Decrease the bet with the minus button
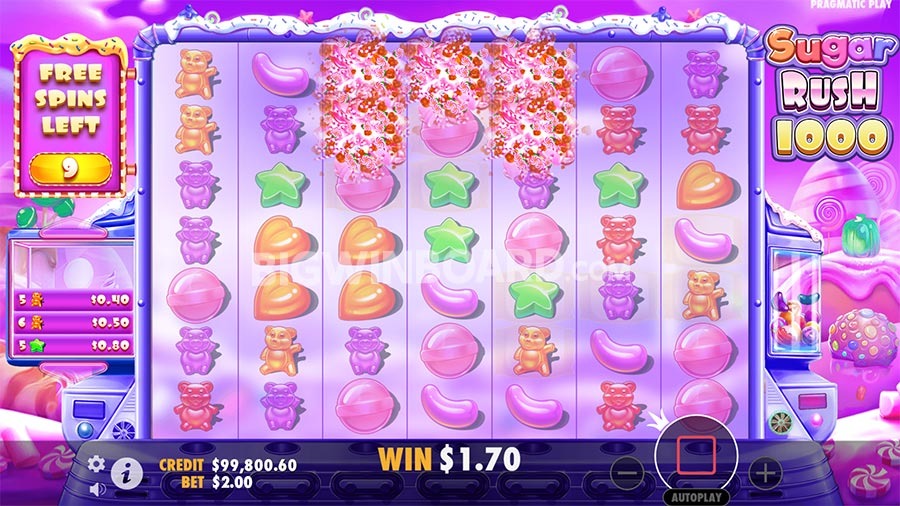The image size is (900, 506). click(x=627, y=472)
